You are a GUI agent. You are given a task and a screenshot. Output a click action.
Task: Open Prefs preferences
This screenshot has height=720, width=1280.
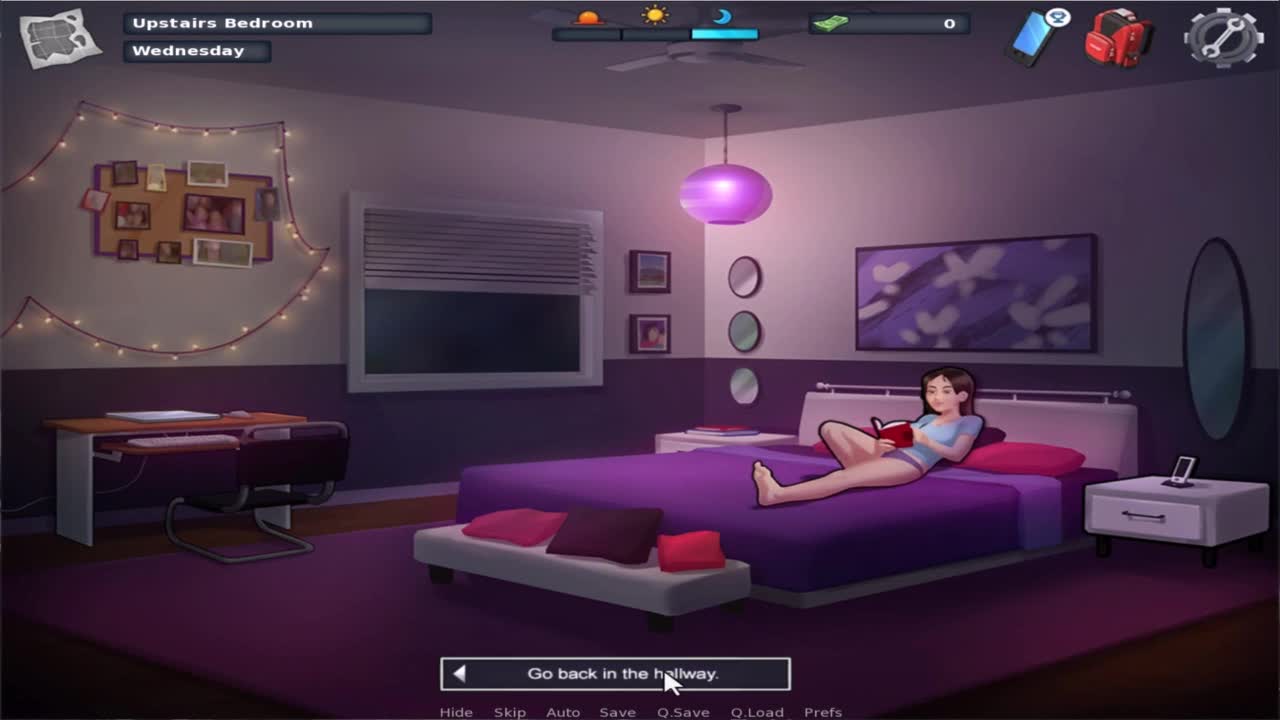pyautogui.click(x=823, y=712)
